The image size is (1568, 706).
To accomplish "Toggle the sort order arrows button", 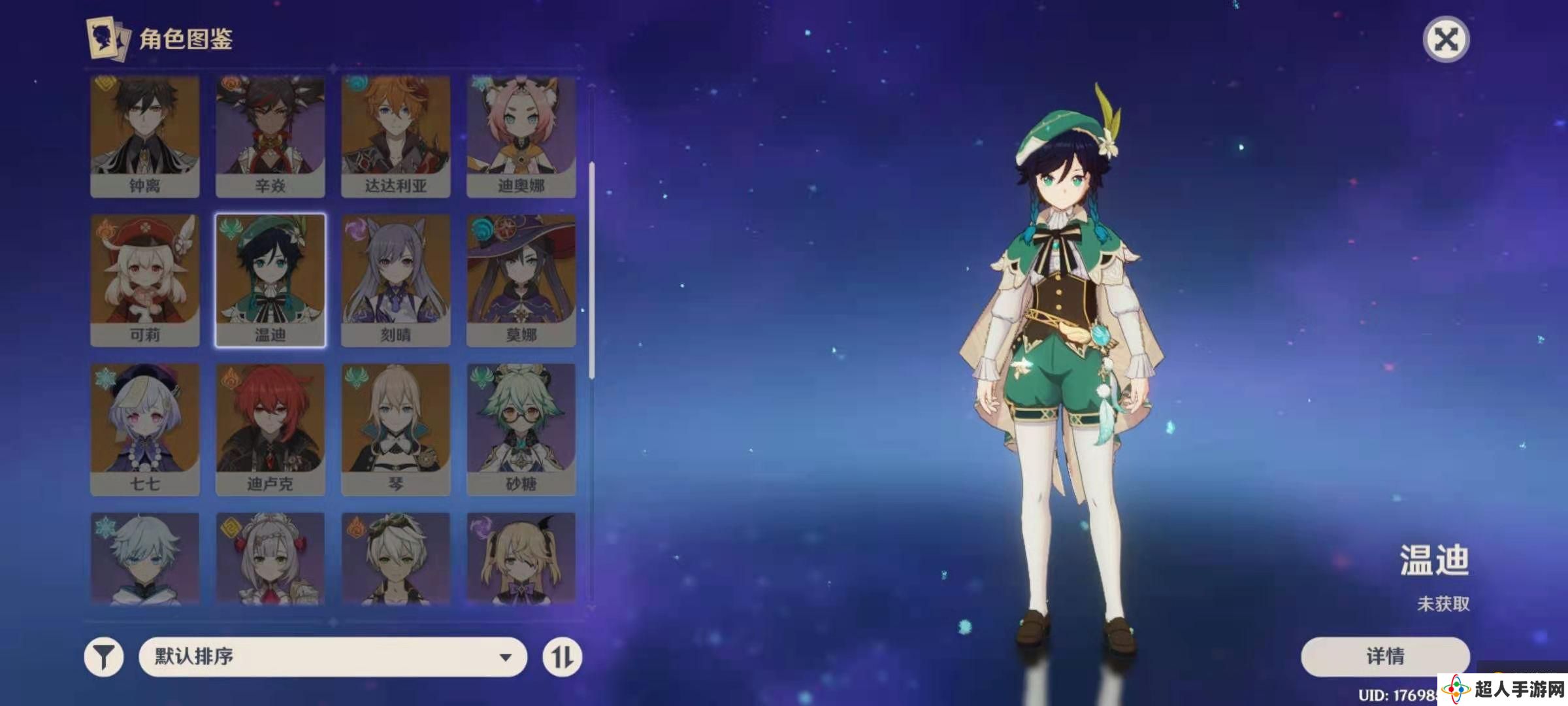I will tap(562, 657).
